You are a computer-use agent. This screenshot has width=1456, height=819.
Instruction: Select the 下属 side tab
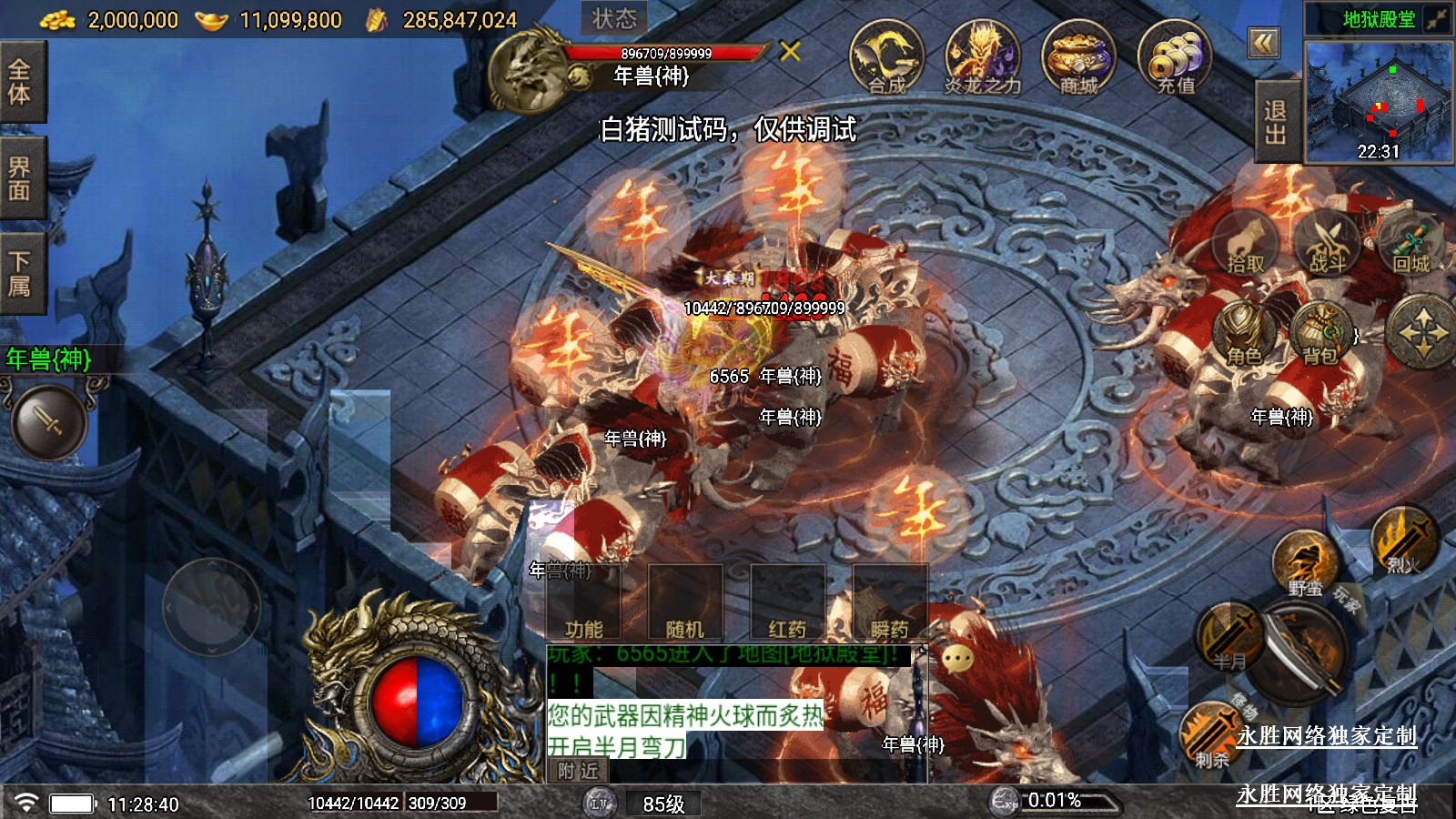20,274
